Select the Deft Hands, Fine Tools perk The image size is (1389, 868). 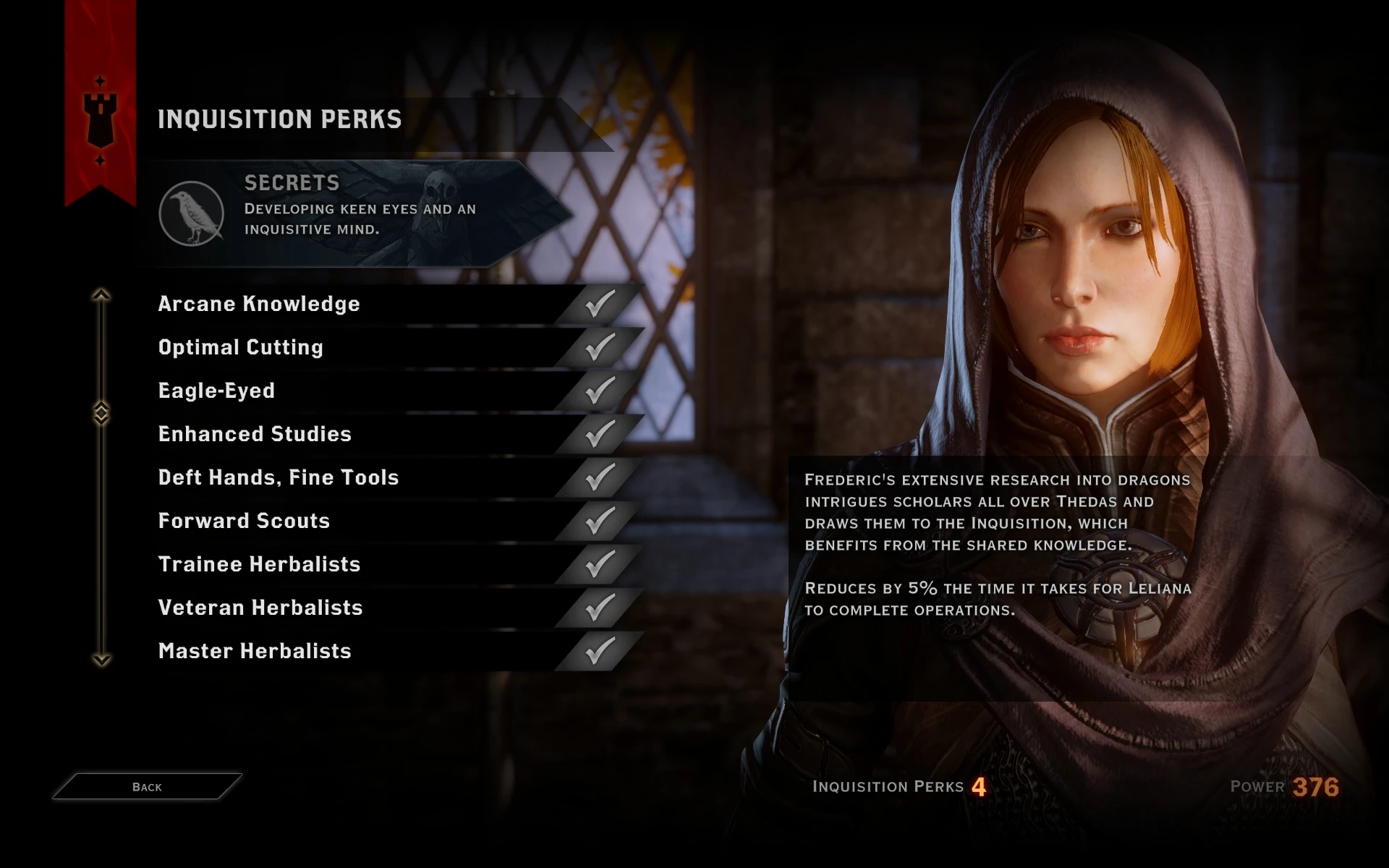click(278, 477)
